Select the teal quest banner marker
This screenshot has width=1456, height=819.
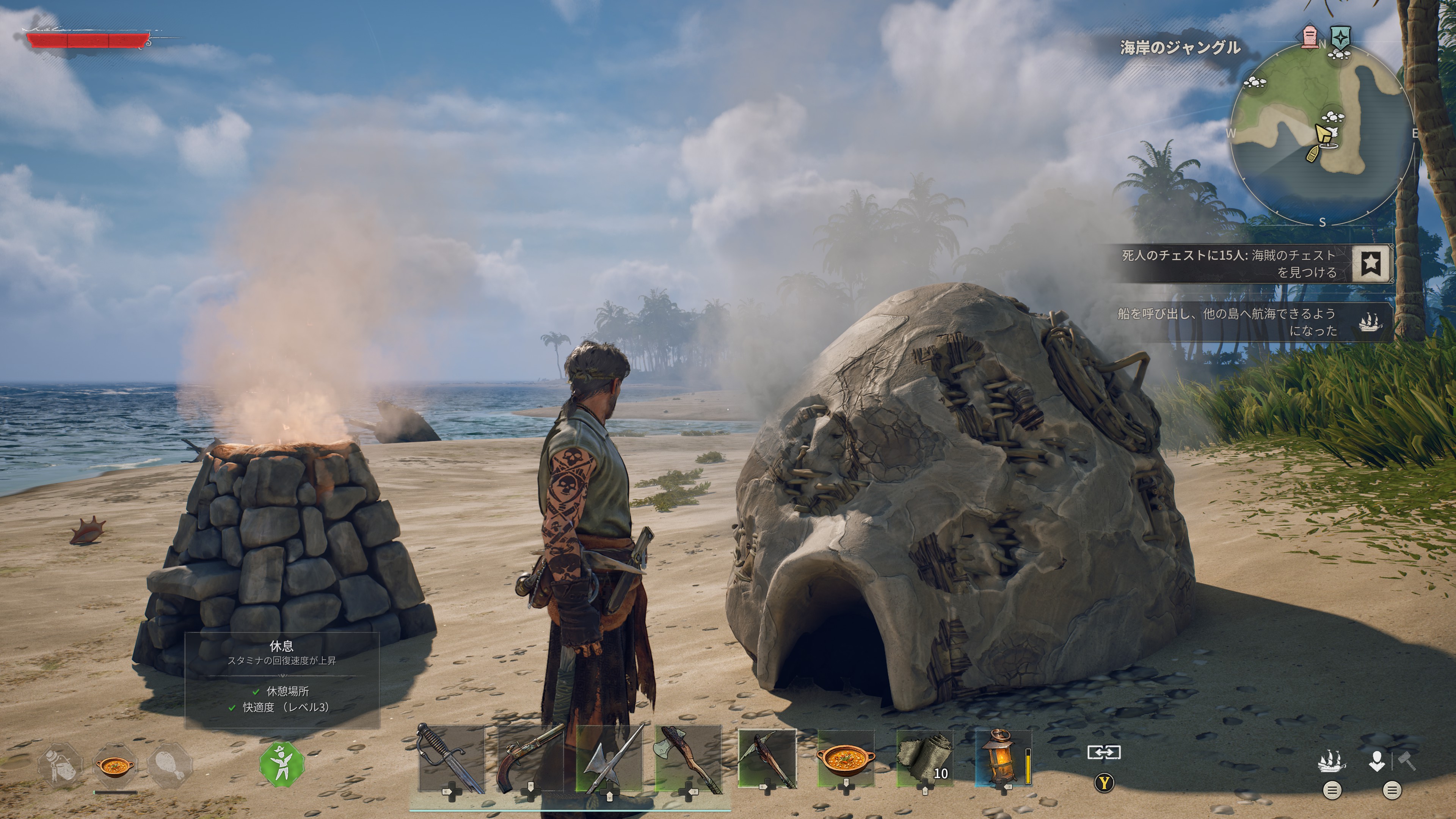click(x=1340, y=37)
